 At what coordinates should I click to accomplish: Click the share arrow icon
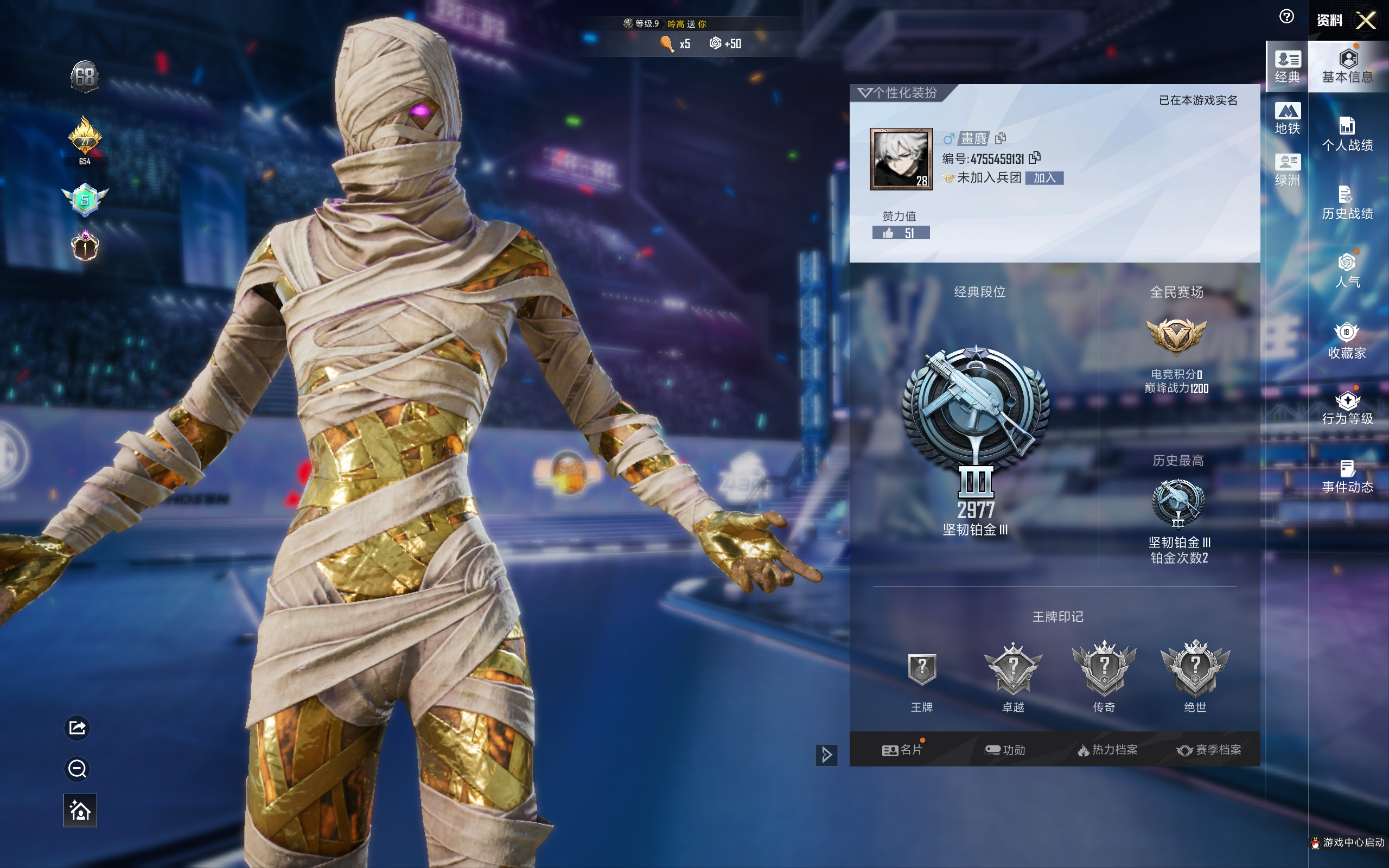pyautogui.click(x=78, y=728)
